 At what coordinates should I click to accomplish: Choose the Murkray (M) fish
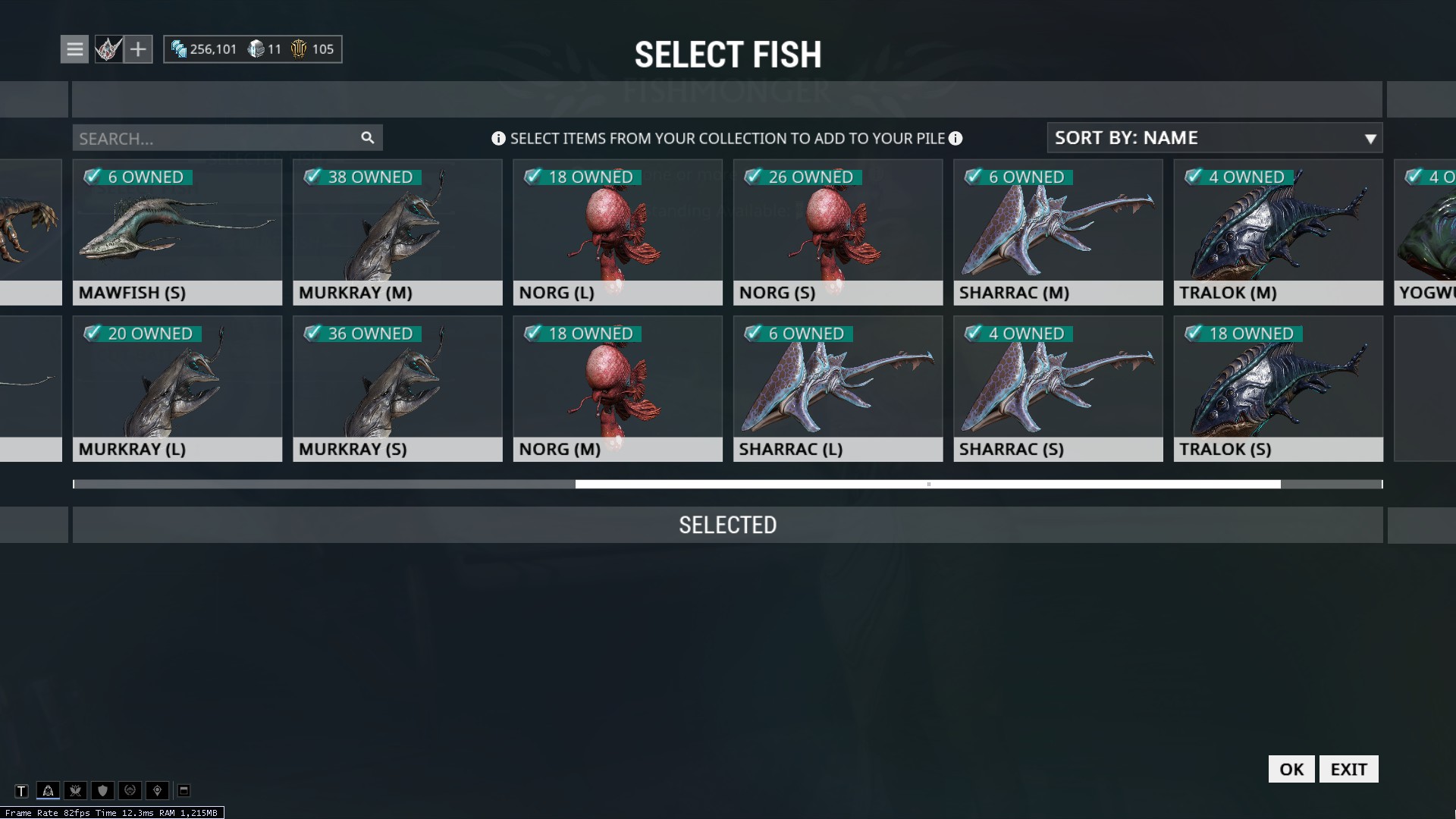point(397,232)
